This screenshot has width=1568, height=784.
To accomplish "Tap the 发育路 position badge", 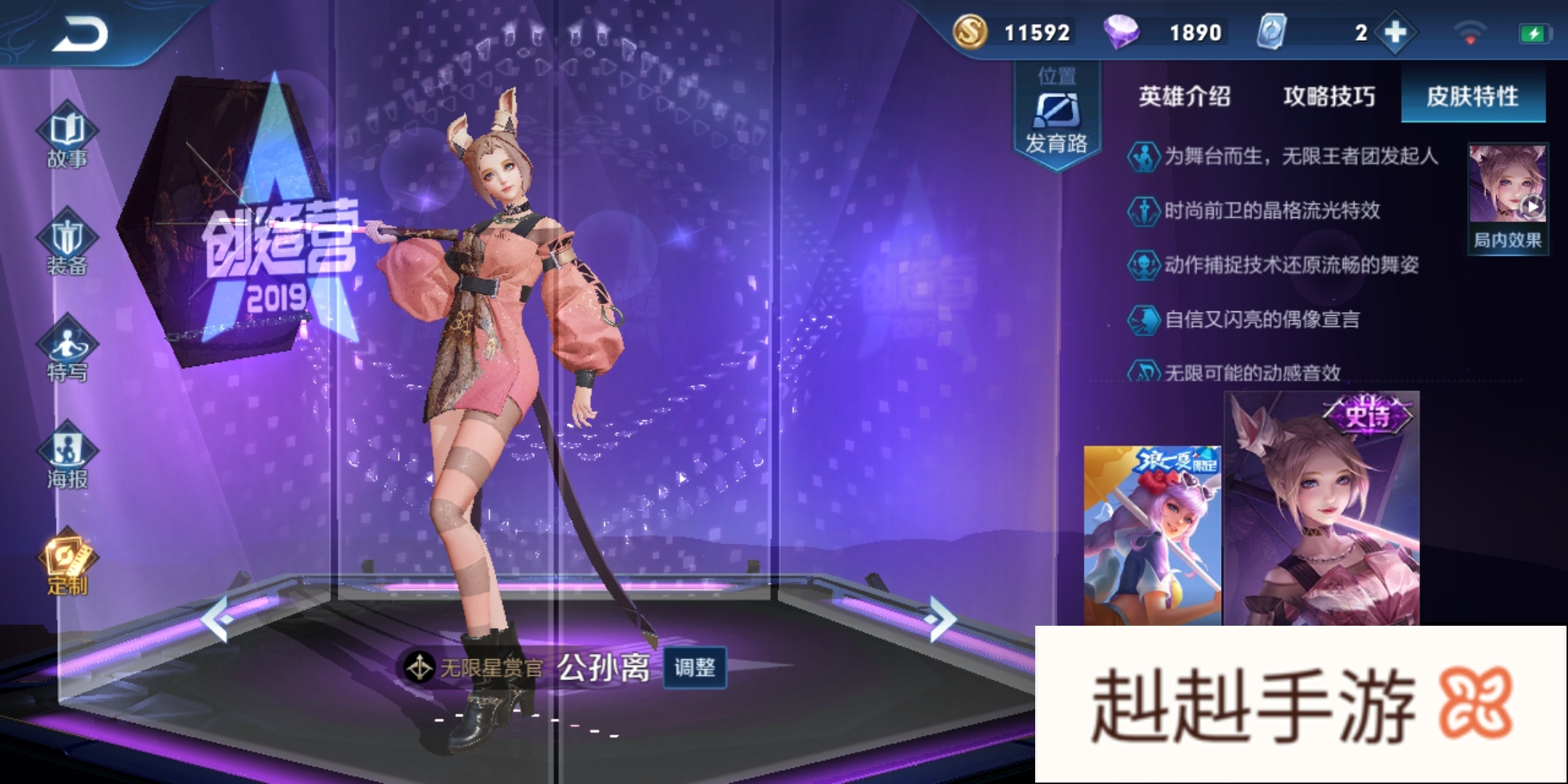I will (1056, 116).
